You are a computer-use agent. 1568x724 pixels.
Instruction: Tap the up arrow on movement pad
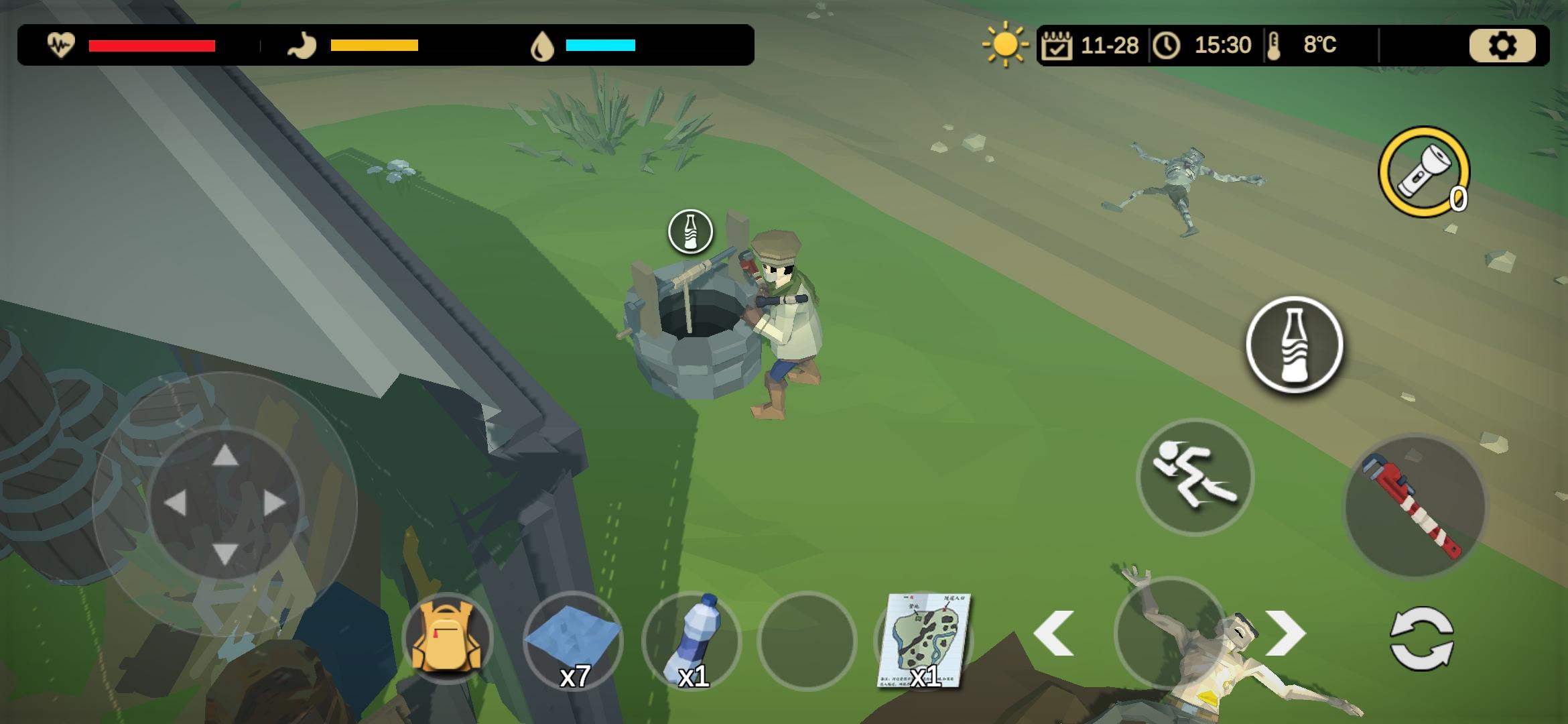225,456
